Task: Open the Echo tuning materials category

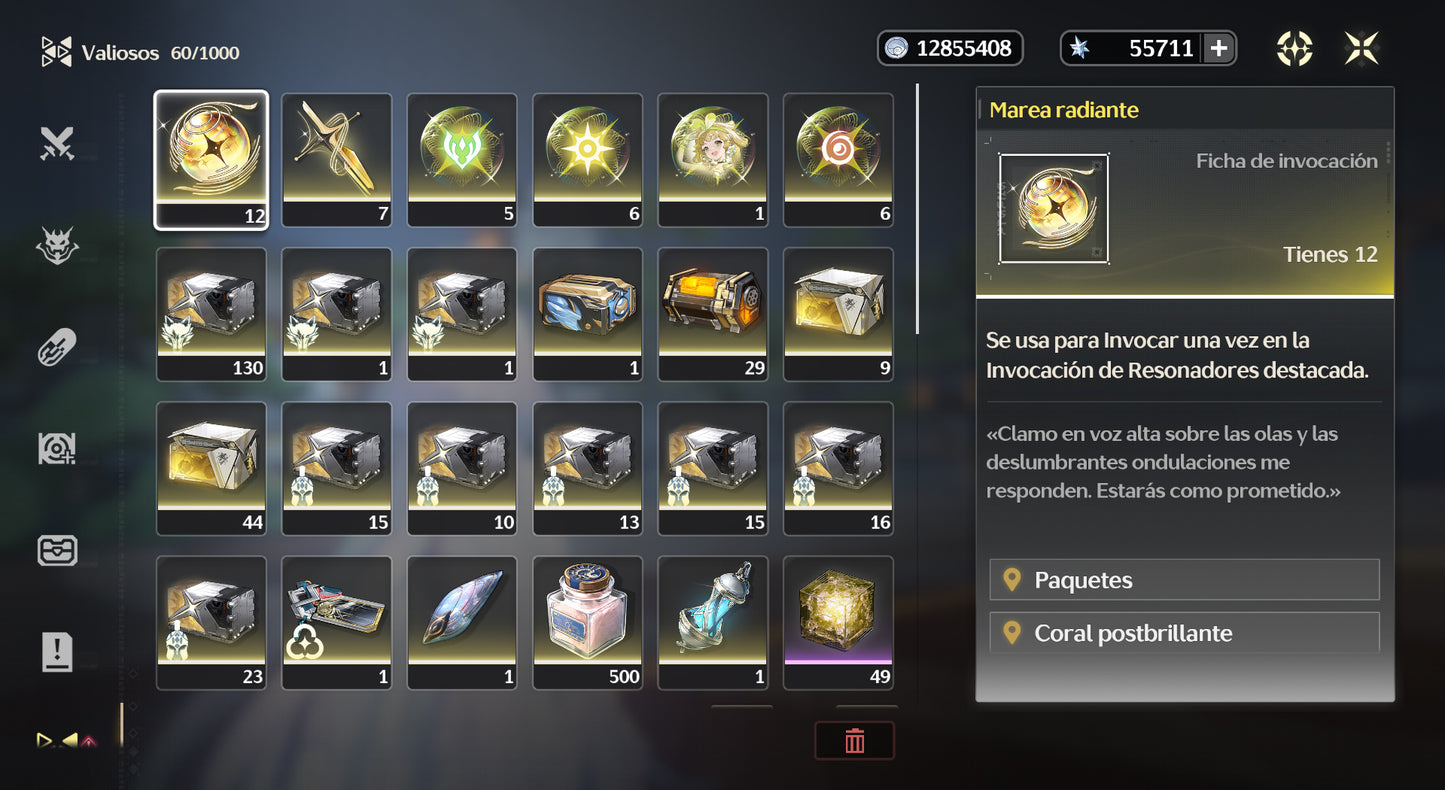Action: pyautogui.click(x=57, y=448)
